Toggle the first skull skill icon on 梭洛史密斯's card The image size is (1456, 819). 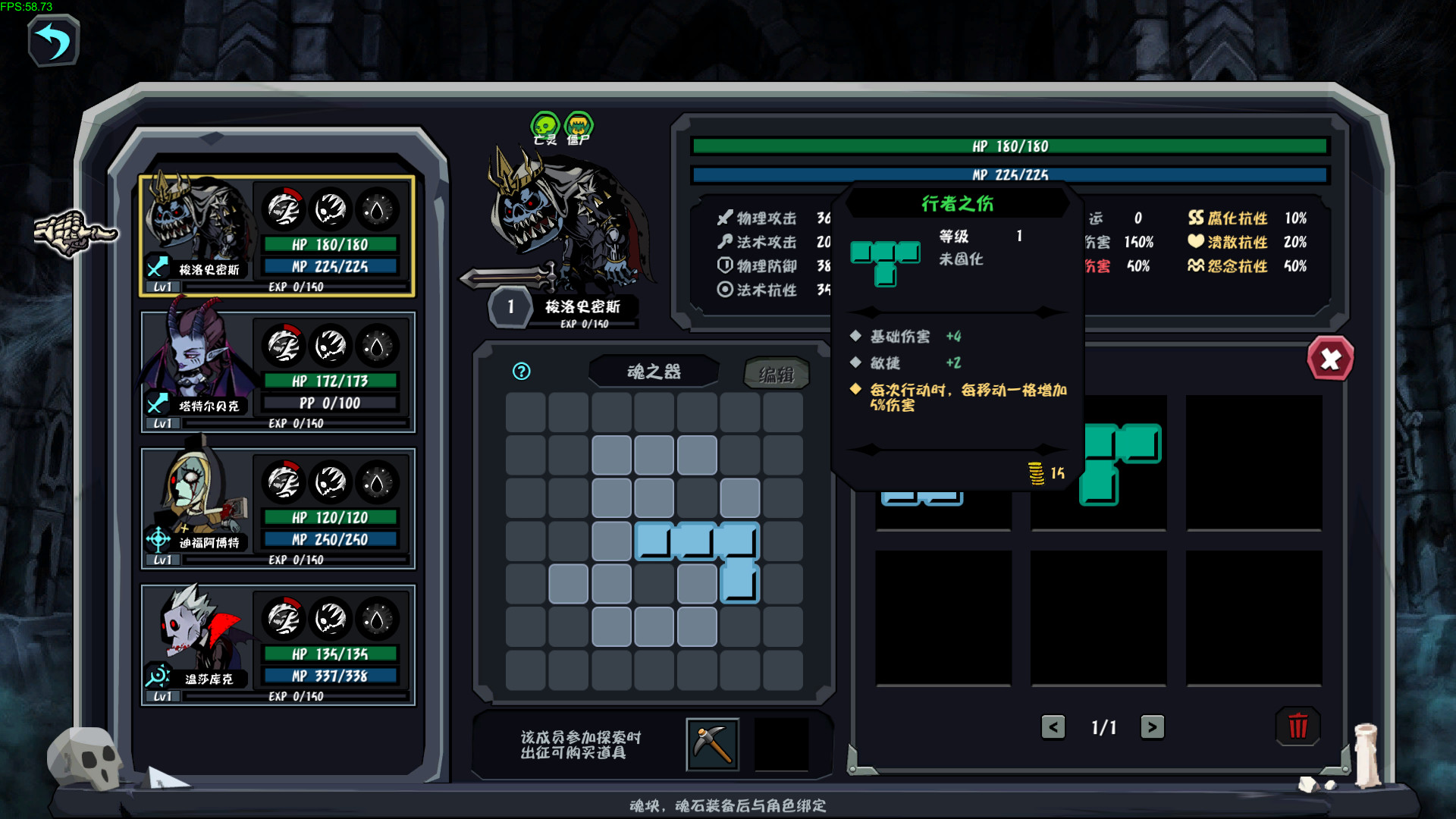[x=284, y=210]
